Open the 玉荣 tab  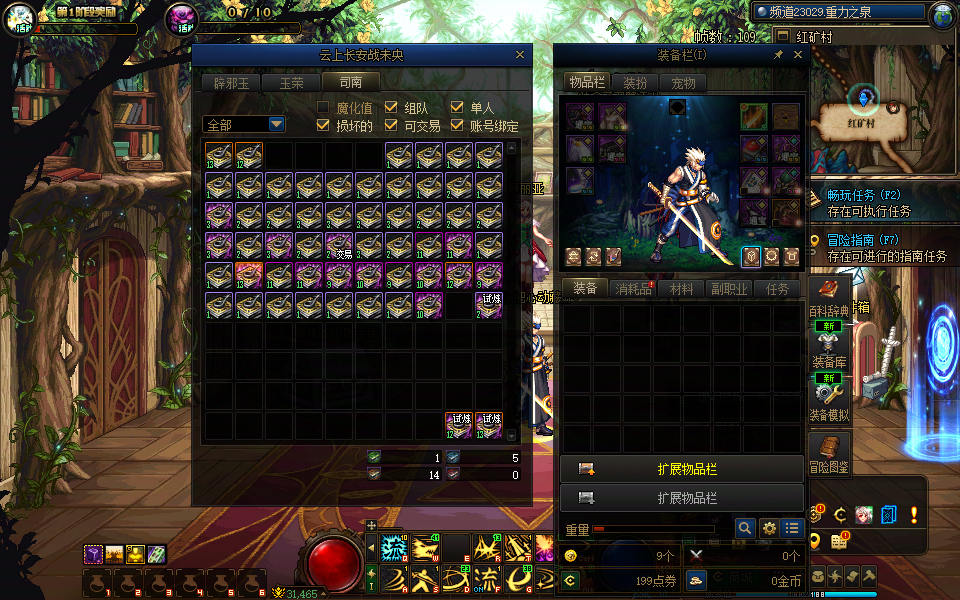tap(291, 83)
